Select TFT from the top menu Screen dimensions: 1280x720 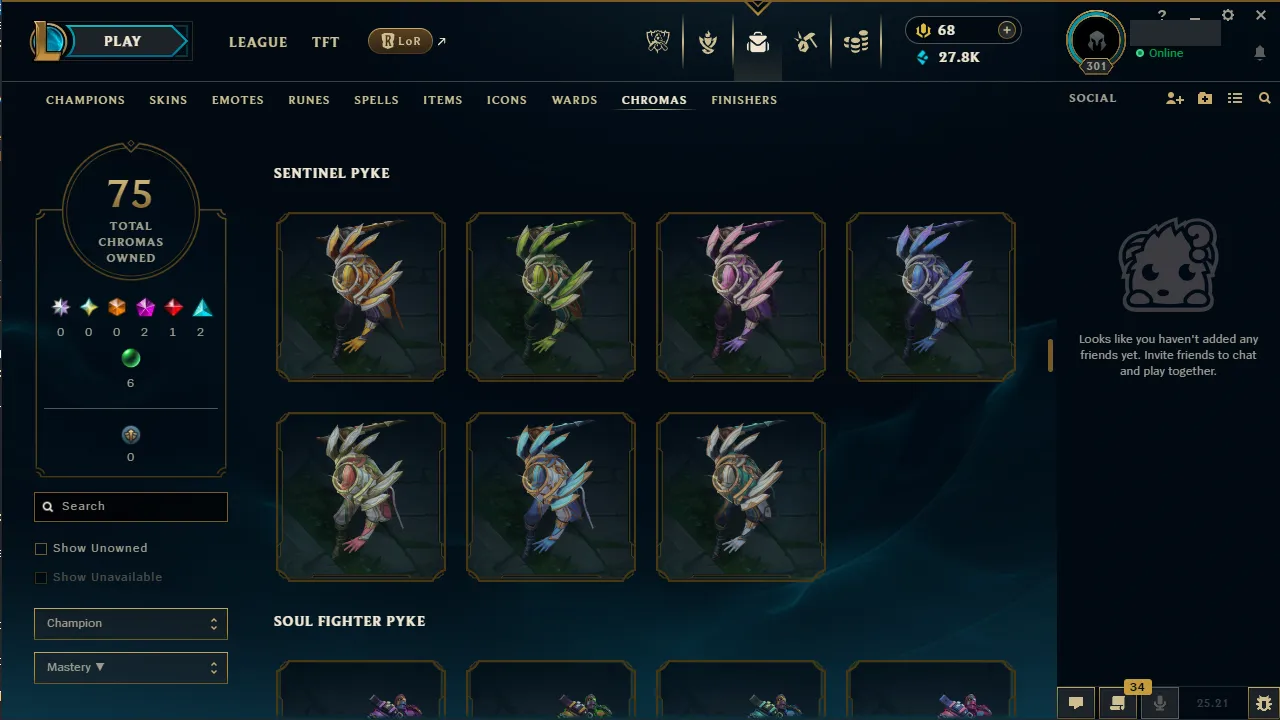[325, 42]
